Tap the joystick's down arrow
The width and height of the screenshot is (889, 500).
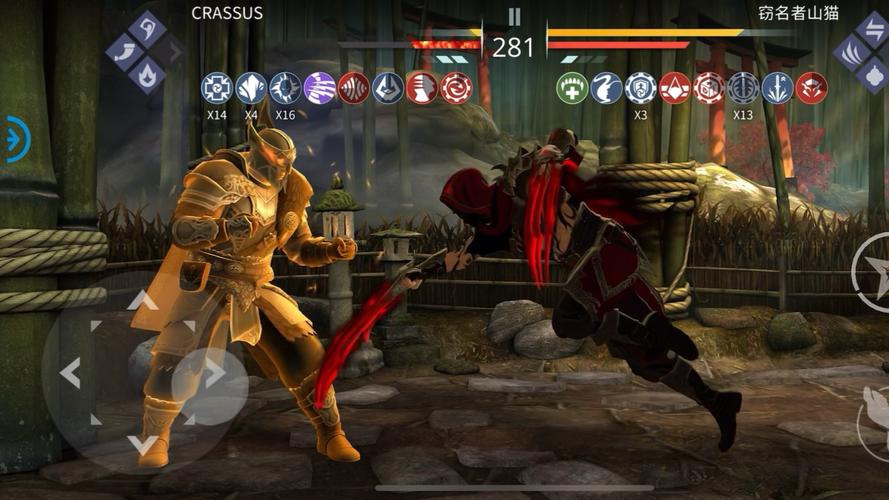141,444
